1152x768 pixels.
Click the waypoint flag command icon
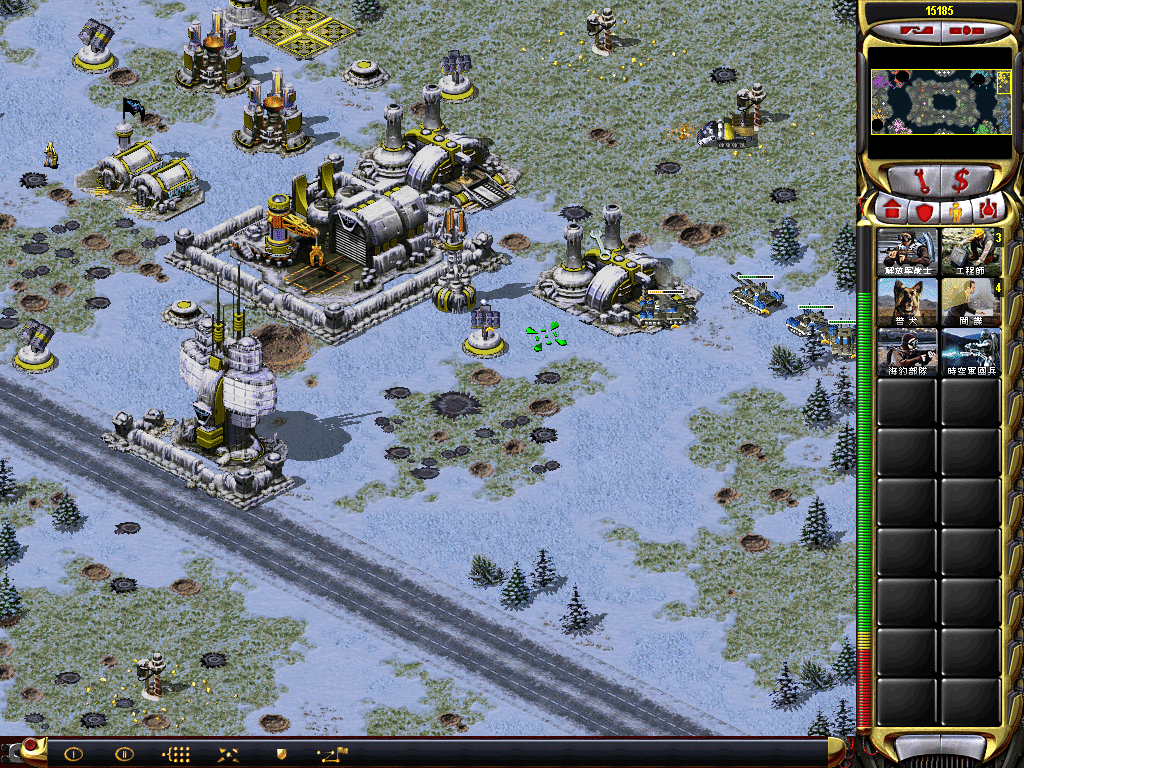(x=332, y=754)
